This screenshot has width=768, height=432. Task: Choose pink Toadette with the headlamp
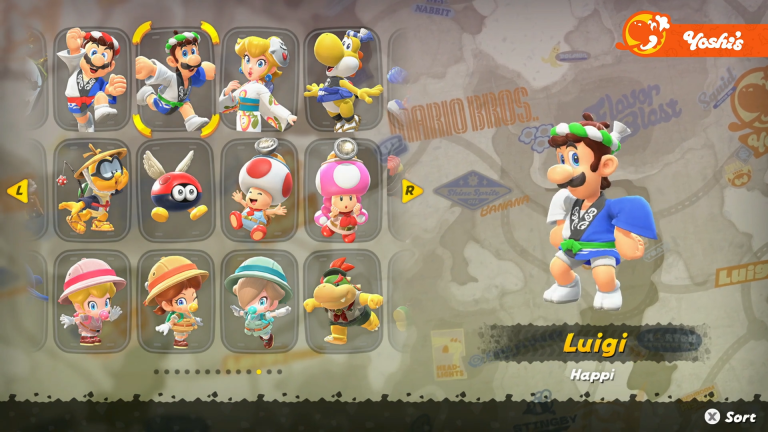[x=344, y=190]
